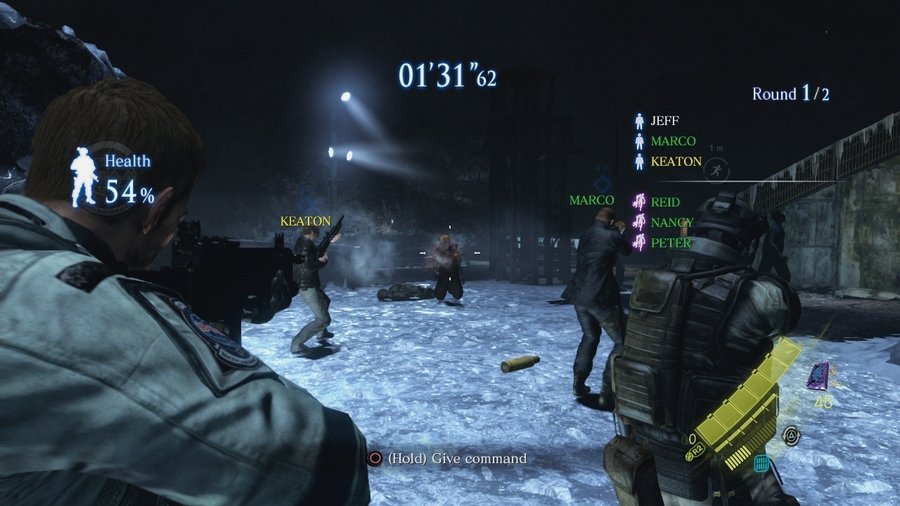Click the teal item icon below the gauge
The image size is (900, 506).
[x=761, y=462]
